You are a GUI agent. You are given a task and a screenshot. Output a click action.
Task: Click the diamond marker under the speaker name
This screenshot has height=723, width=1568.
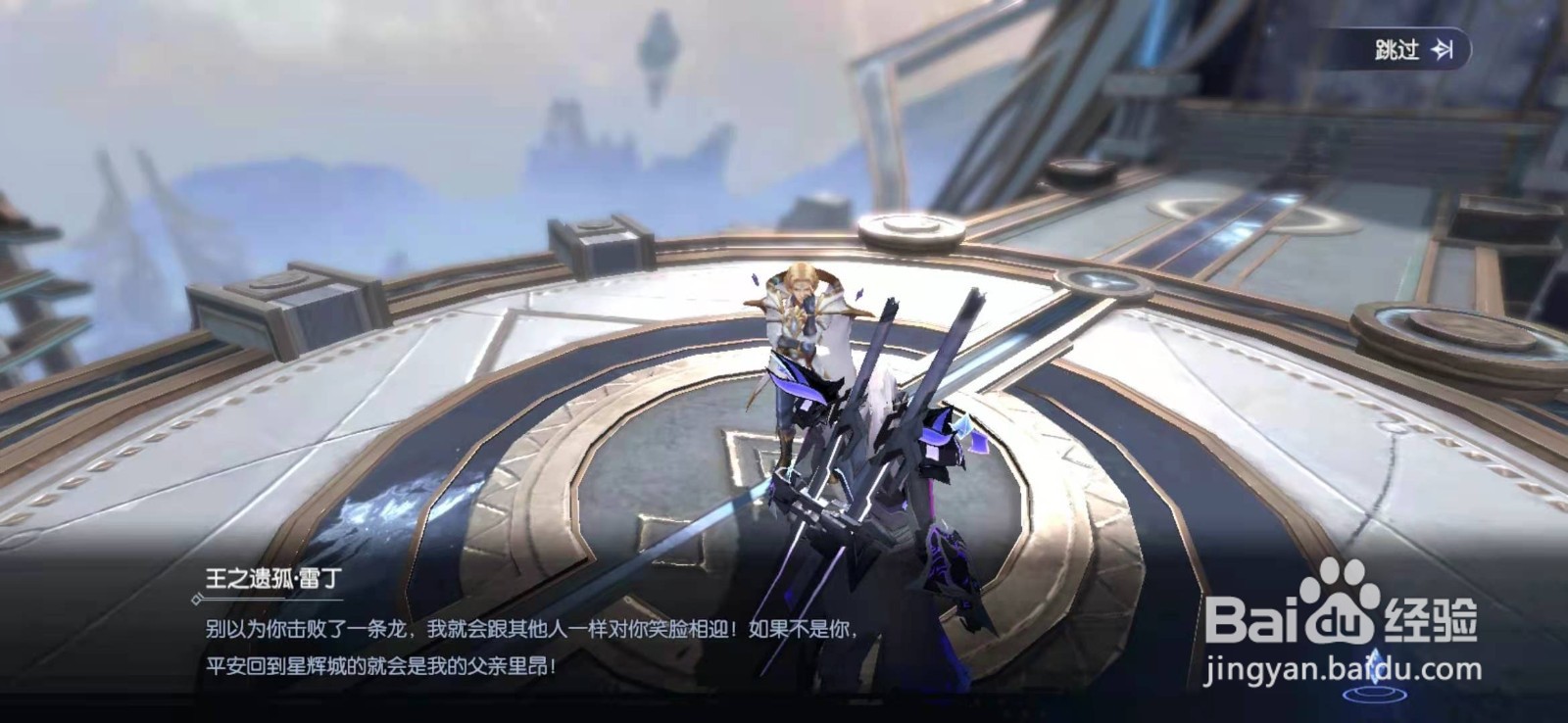pyautogui.click(x=197, y=599)
